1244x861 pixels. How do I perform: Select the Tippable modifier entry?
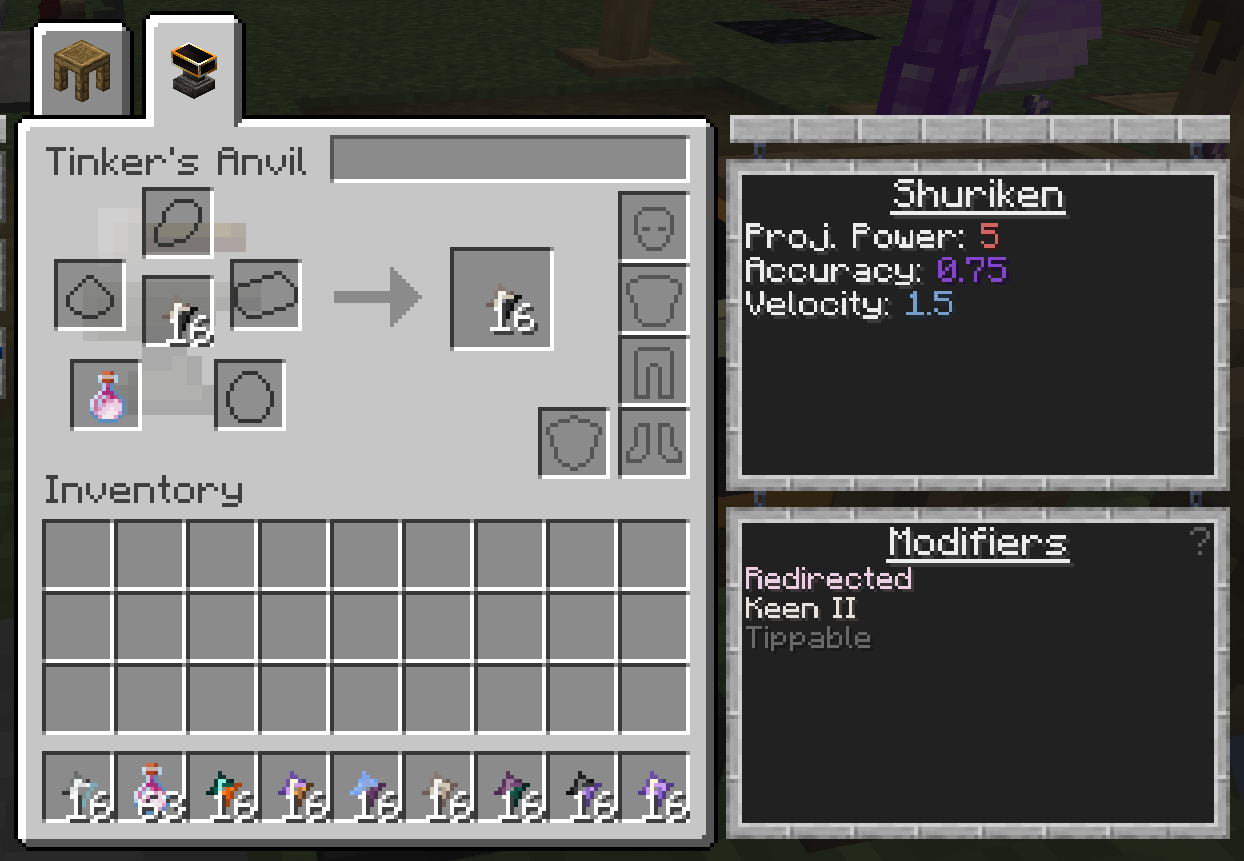(808, 638)
